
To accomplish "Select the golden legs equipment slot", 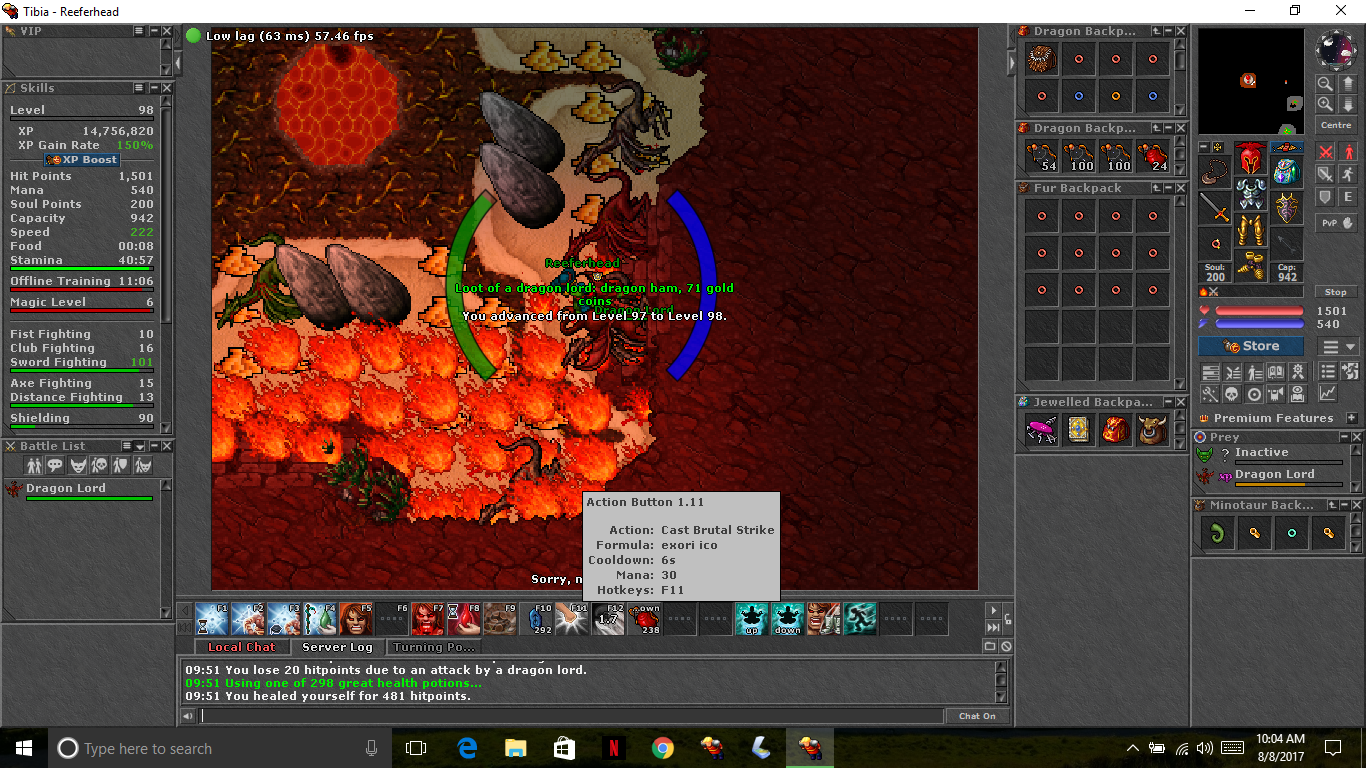I will pos(1250,232).
